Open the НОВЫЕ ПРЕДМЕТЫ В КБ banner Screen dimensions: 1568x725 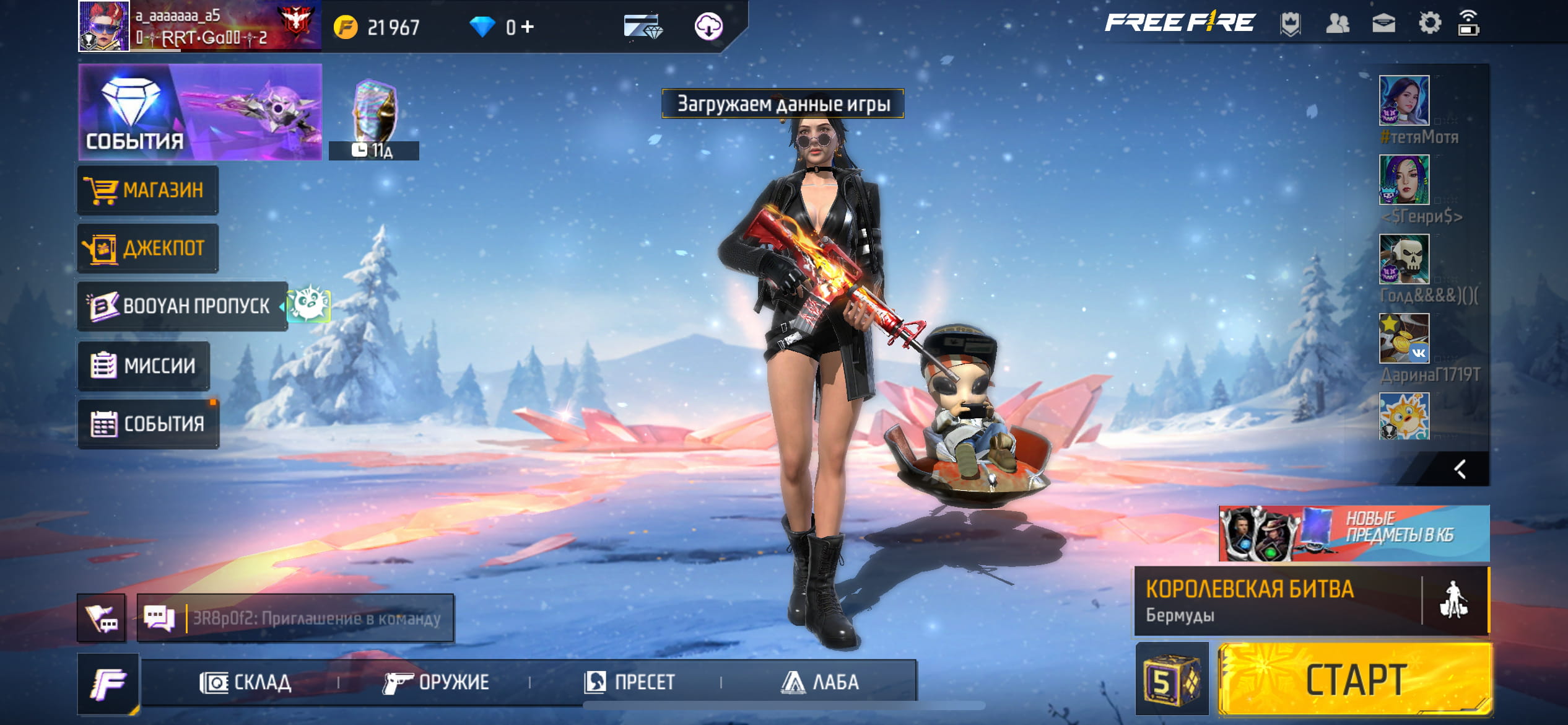point(1354,533)
